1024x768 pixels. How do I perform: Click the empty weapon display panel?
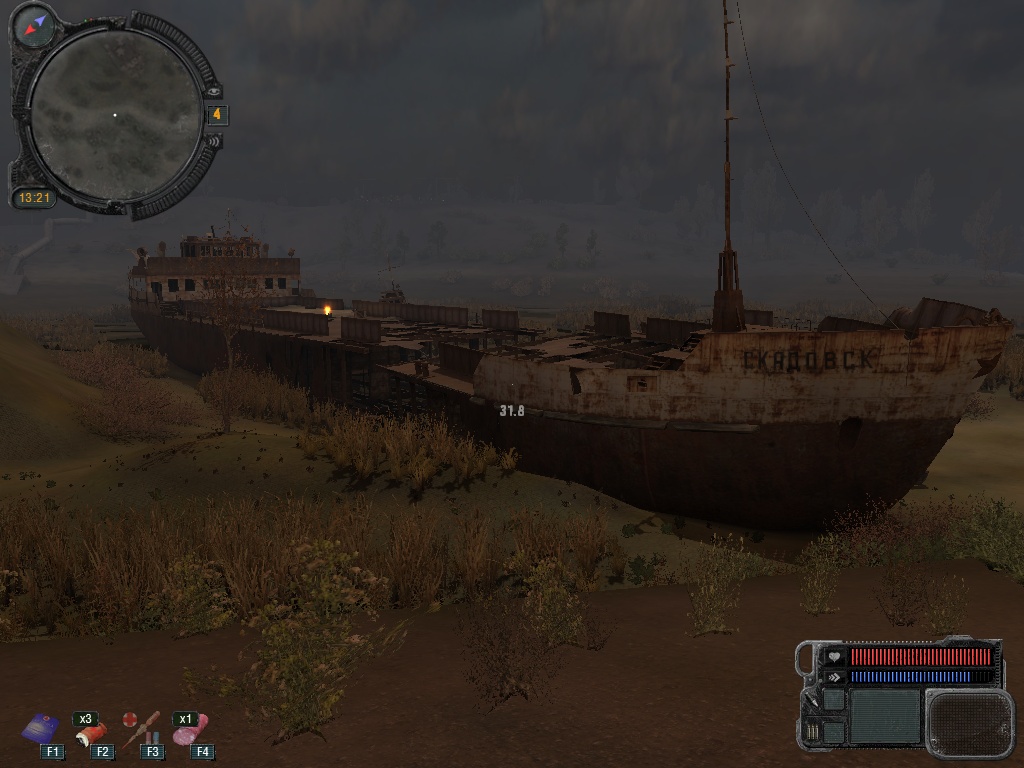884,716
